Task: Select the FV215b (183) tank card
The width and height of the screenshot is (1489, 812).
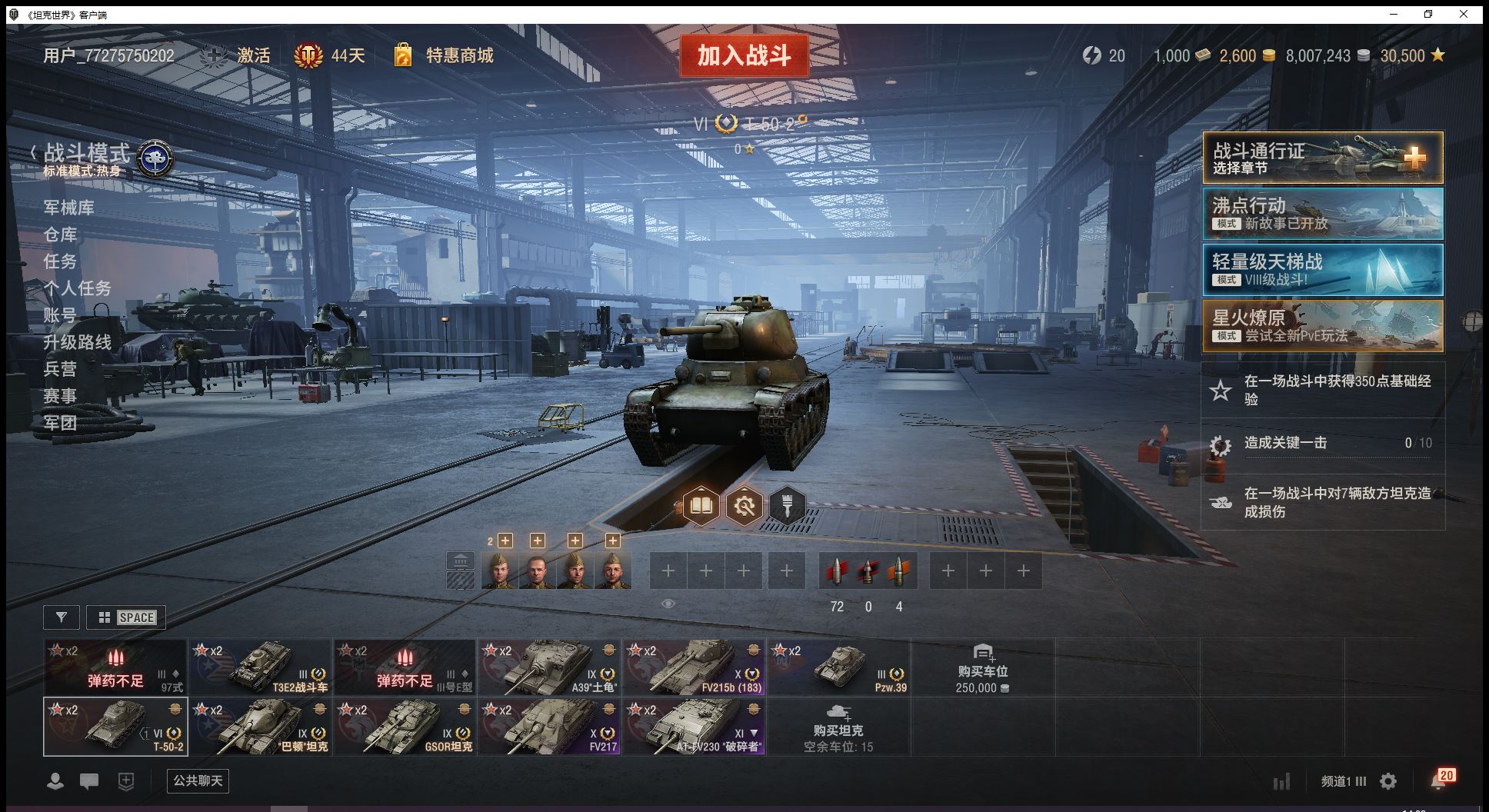Action: pyautogui.click(x=694, y=667)
